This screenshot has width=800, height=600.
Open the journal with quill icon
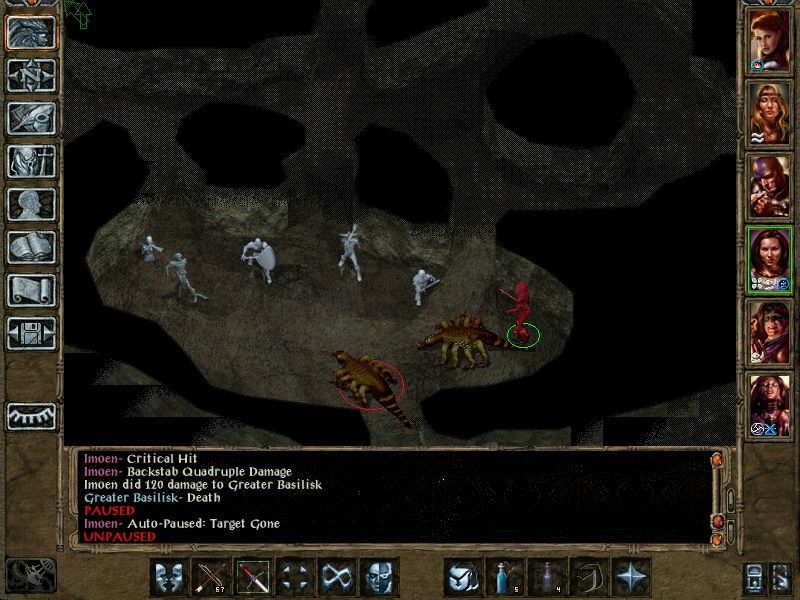coord(32,118)
